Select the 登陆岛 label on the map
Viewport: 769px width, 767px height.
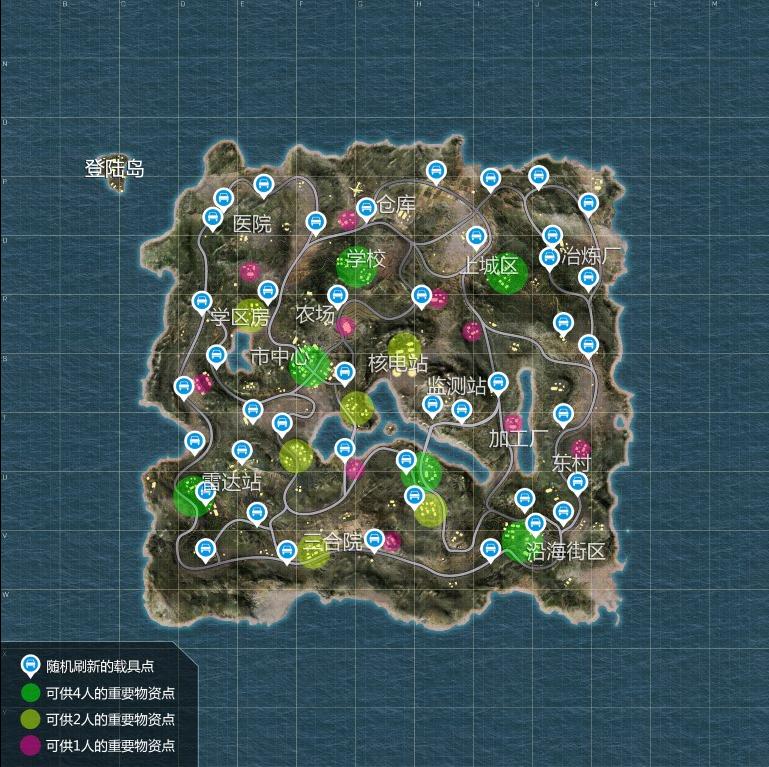114,169
